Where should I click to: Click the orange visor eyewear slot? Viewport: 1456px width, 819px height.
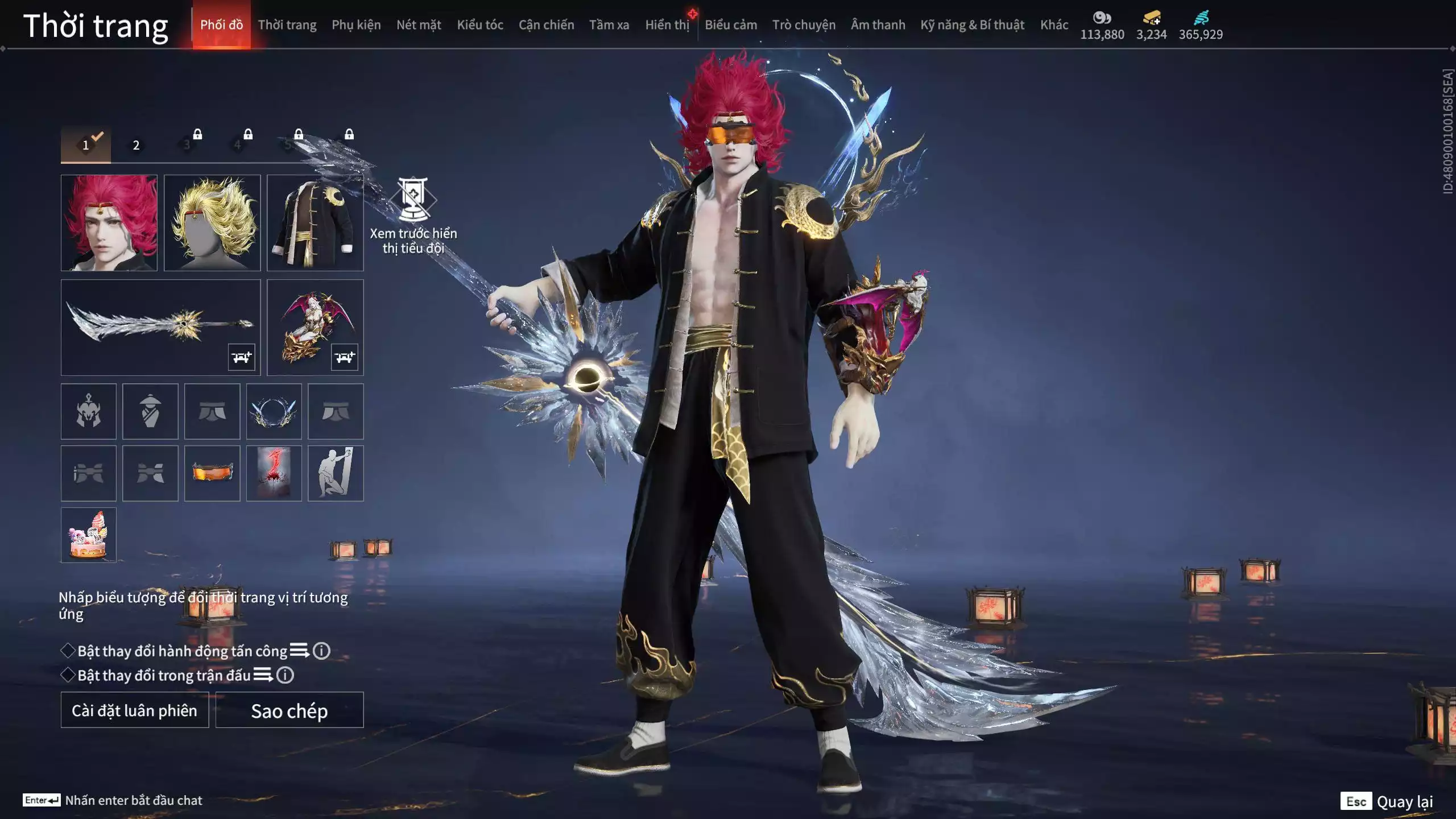coord(212,473)
